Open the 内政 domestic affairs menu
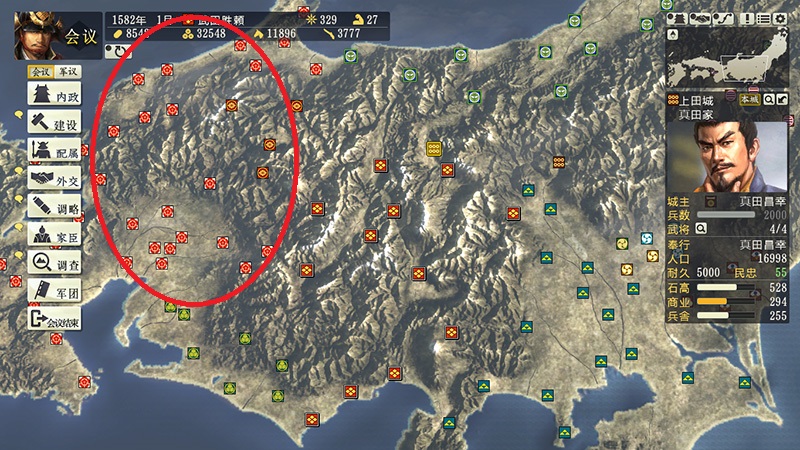This screenshot has width=800, height=450. coord(56,96)
